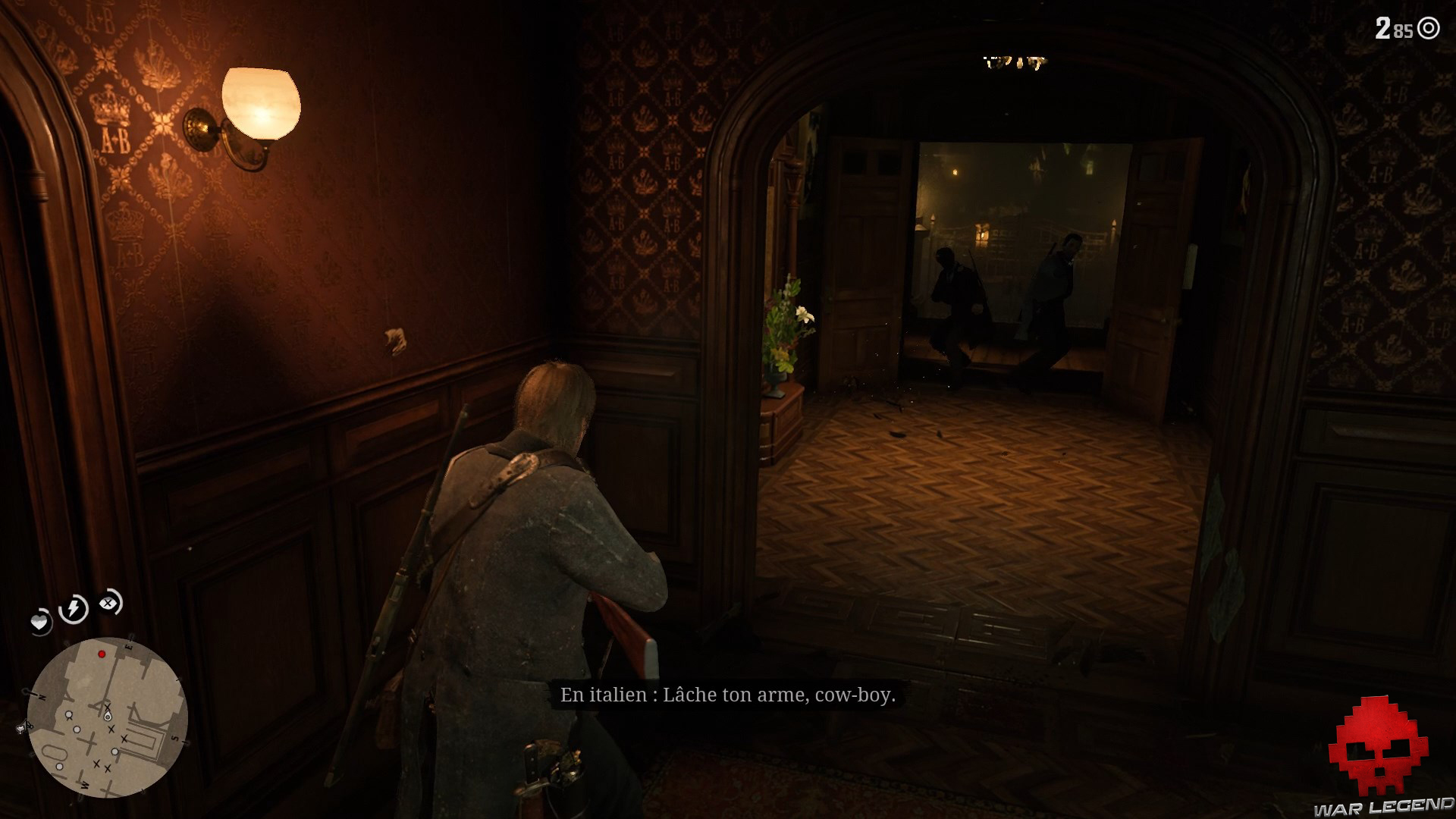The width and height of the screenshot is (1456, 819).
Task: Toggle the lower white dot near the W compass
Action: pos(60,766)
